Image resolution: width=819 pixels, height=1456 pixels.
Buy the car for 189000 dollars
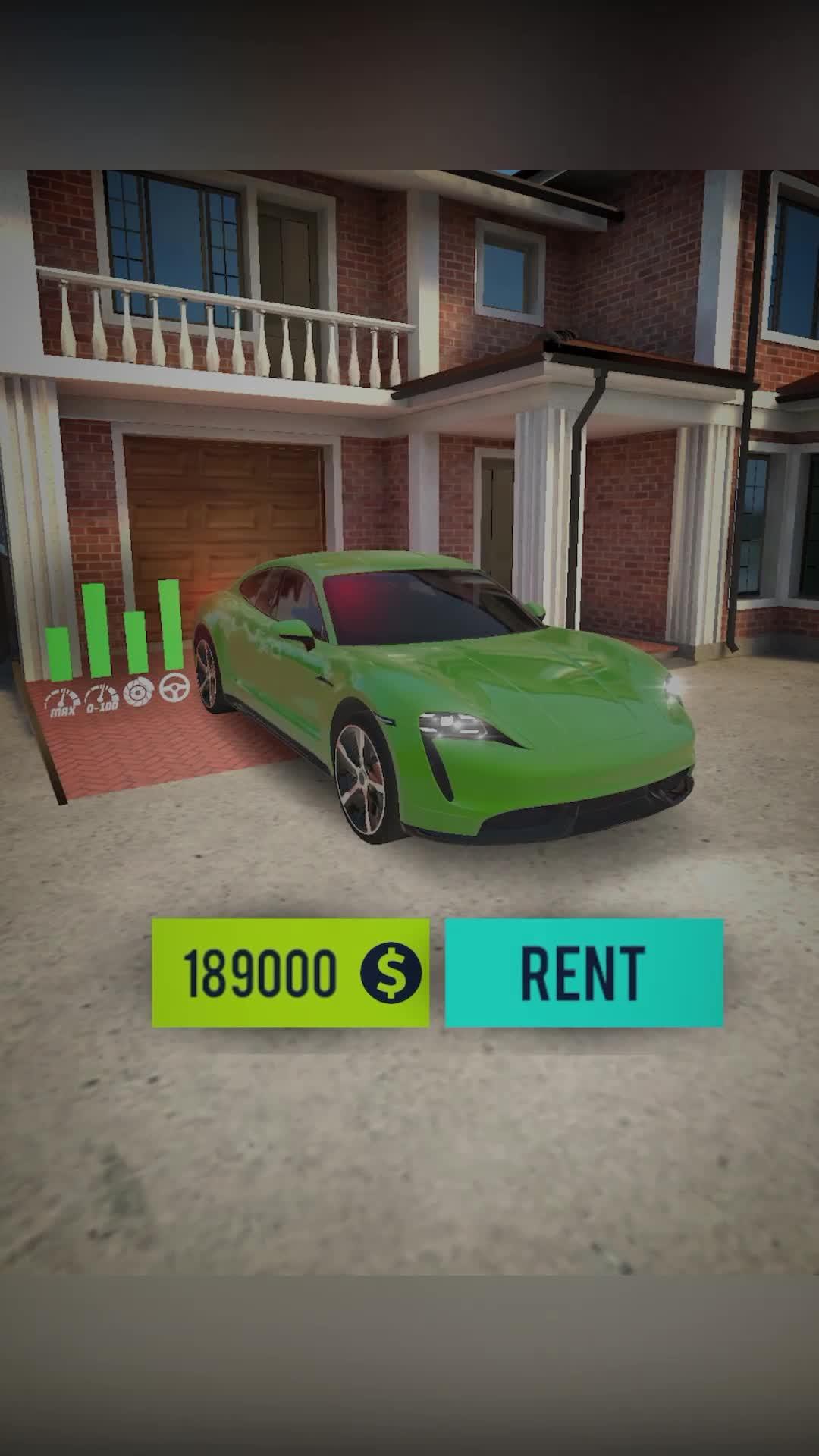290,973
